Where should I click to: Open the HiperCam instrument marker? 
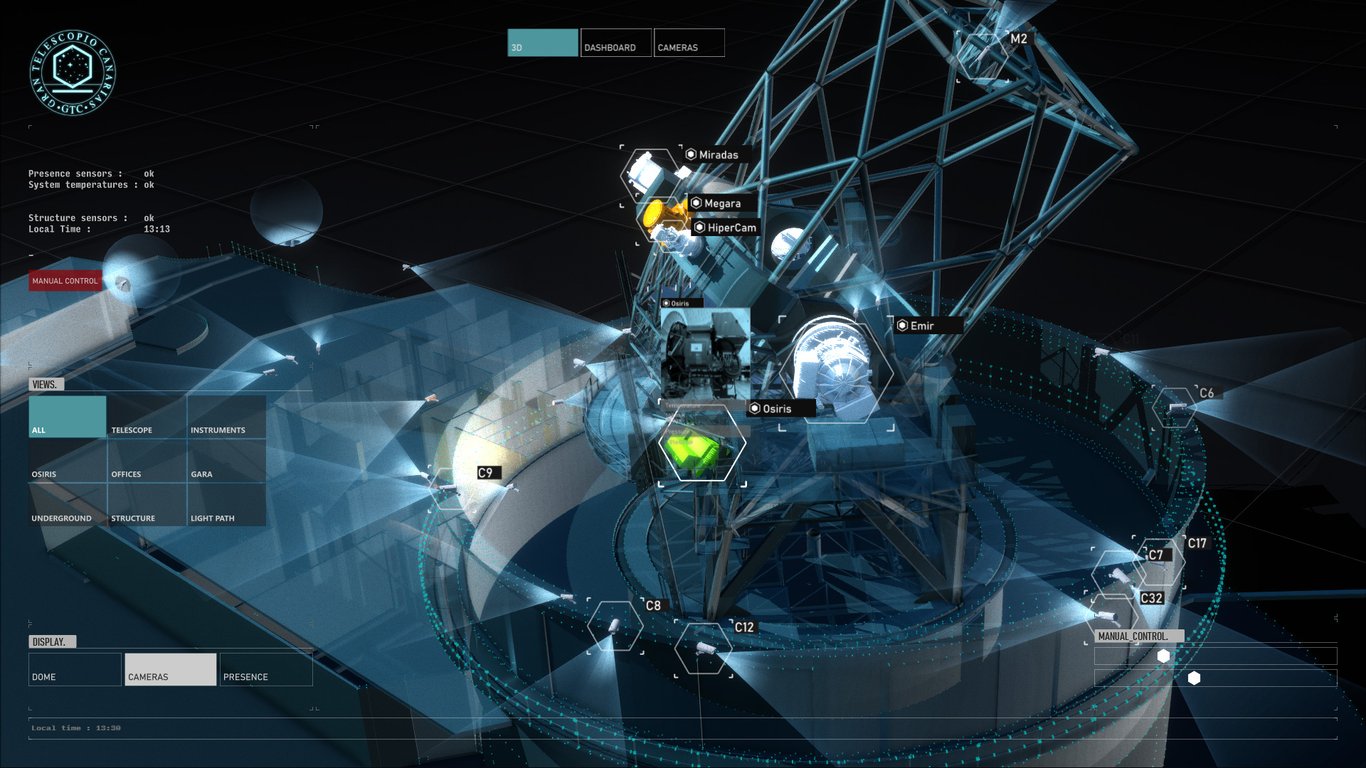pyautogui.click(x=698, y=226)
